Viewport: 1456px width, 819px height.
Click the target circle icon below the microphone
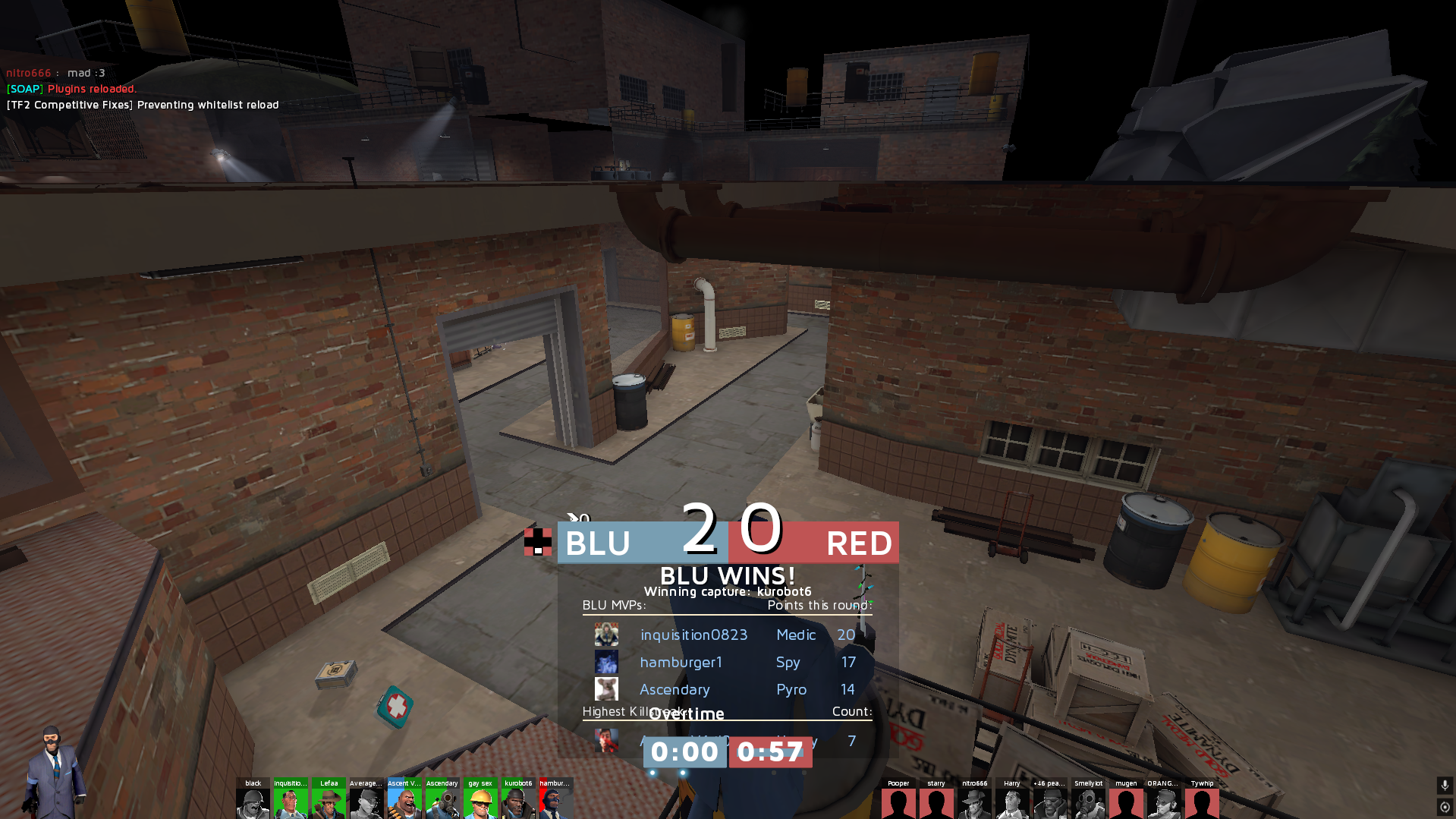point(1445,807)
